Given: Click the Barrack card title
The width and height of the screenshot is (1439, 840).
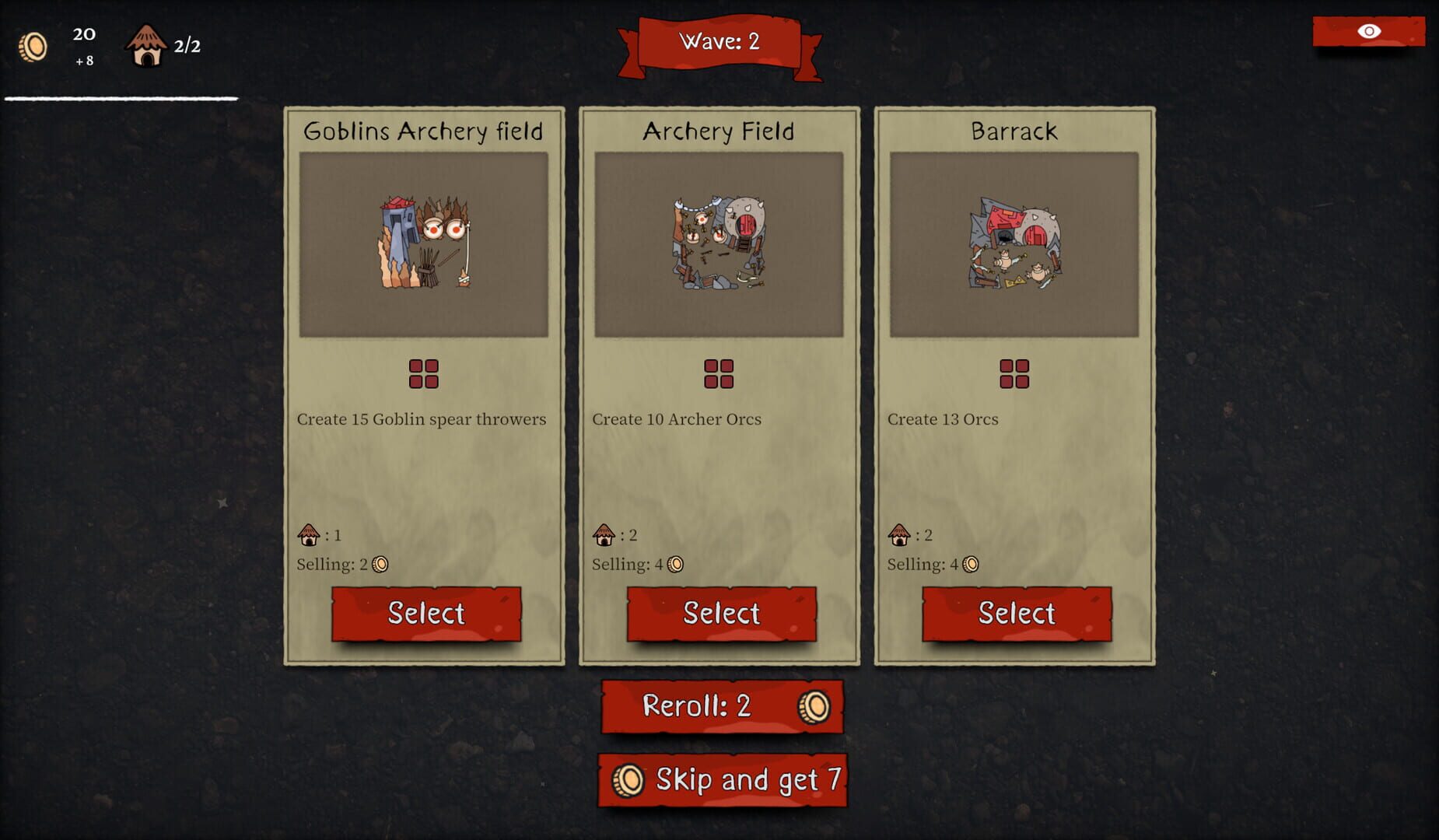Looking at the screenshot, I should pyautogui.click(x=1014, y=131).
